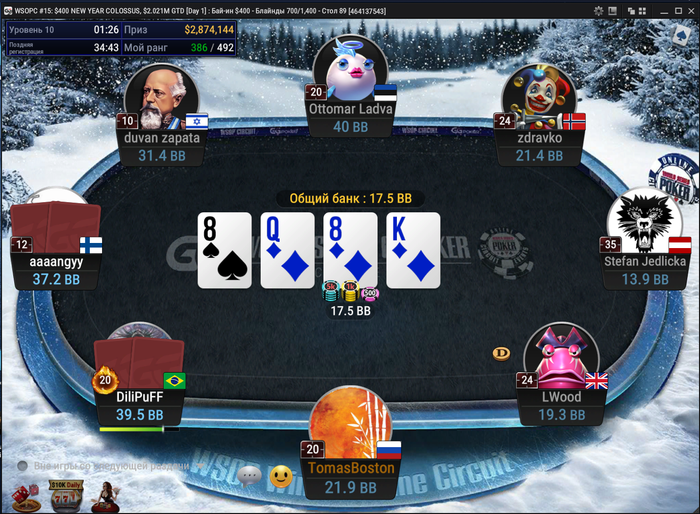Toggle sit out next hand option
The width and height of the screenshot is (700, 514).
22,466
